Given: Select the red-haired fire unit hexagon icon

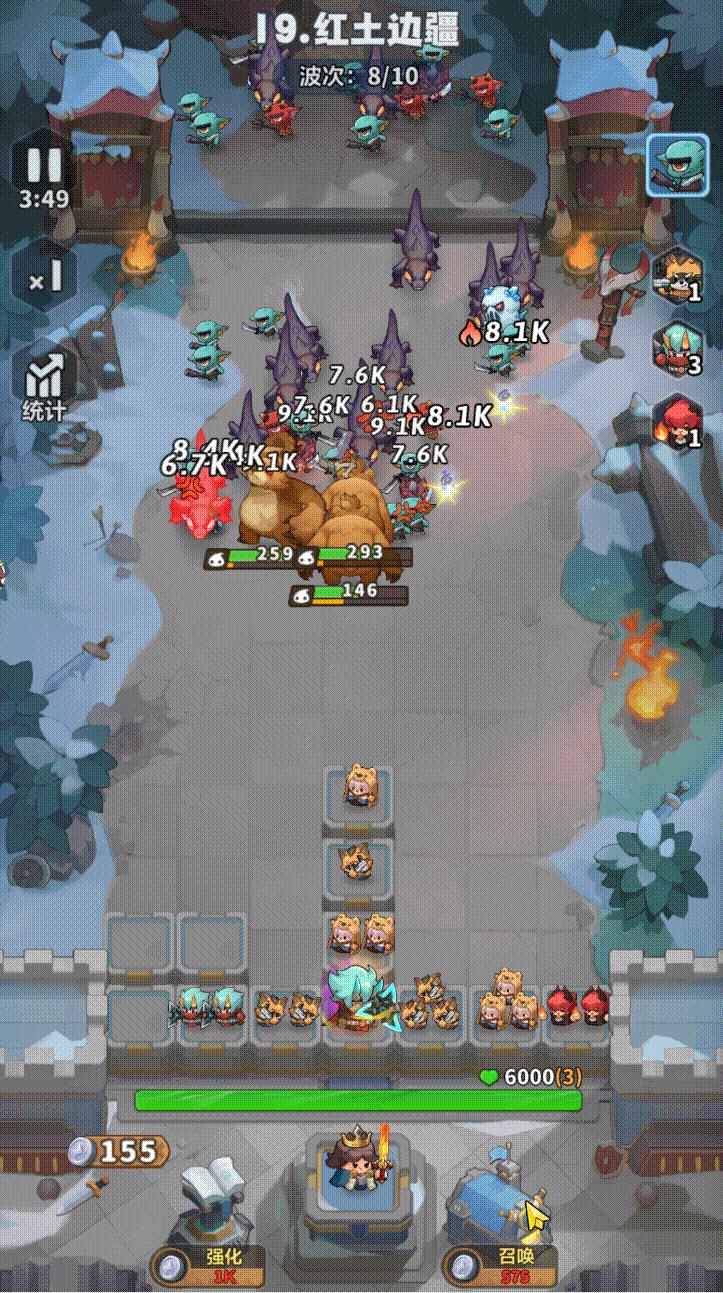Looking at the screenshot, I should click(676, 421).
